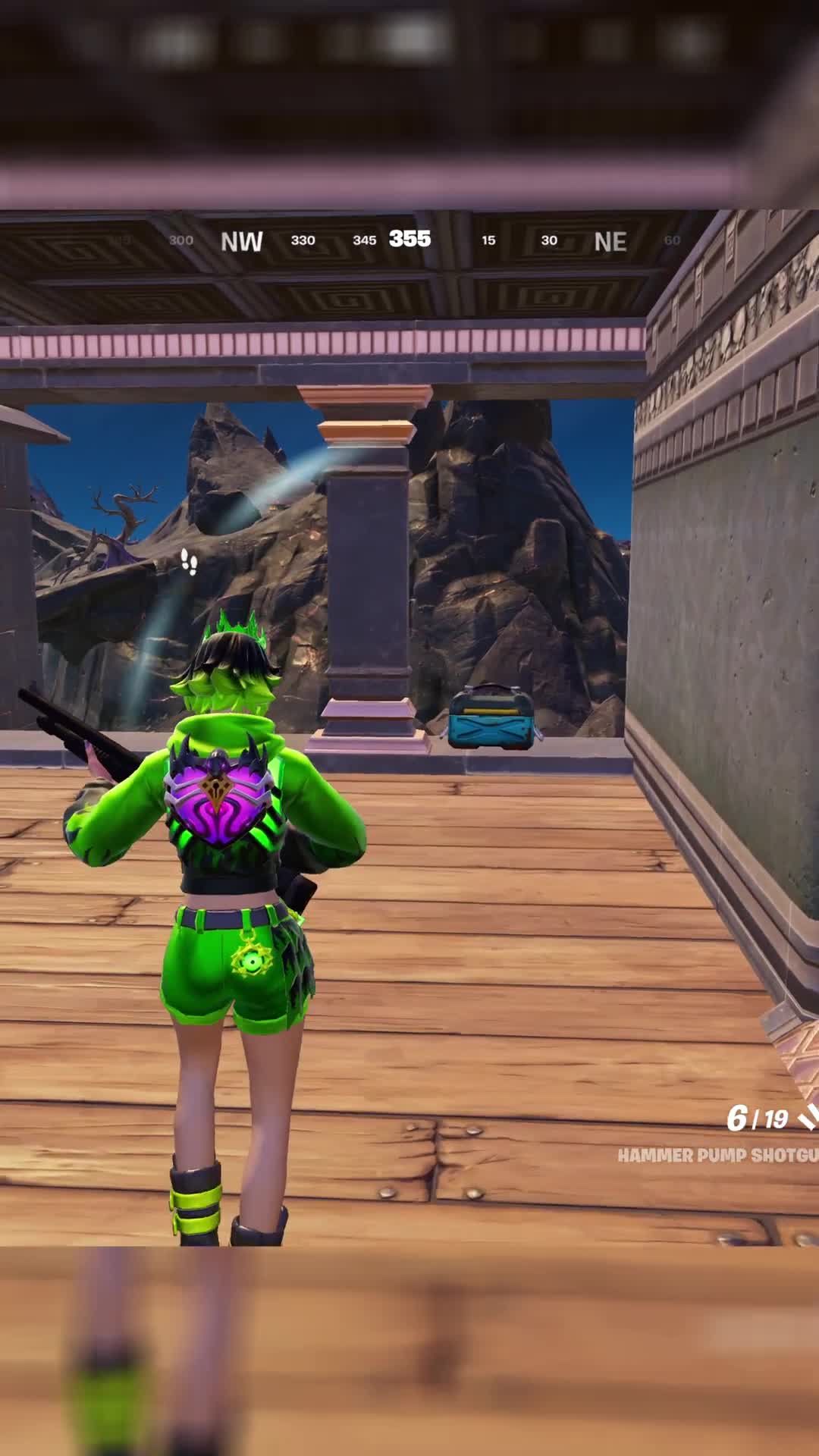Click the Hammer Pump Shotgun weapon label
Viewport: 819px width, 1456px height.
717,1156
